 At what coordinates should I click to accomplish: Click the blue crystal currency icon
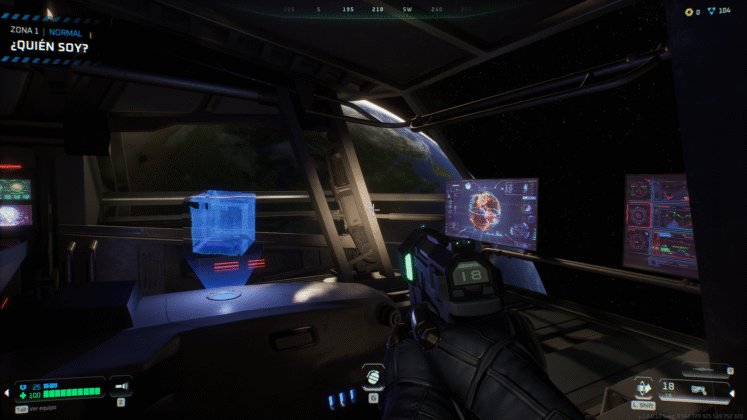(x=712, y=11)
